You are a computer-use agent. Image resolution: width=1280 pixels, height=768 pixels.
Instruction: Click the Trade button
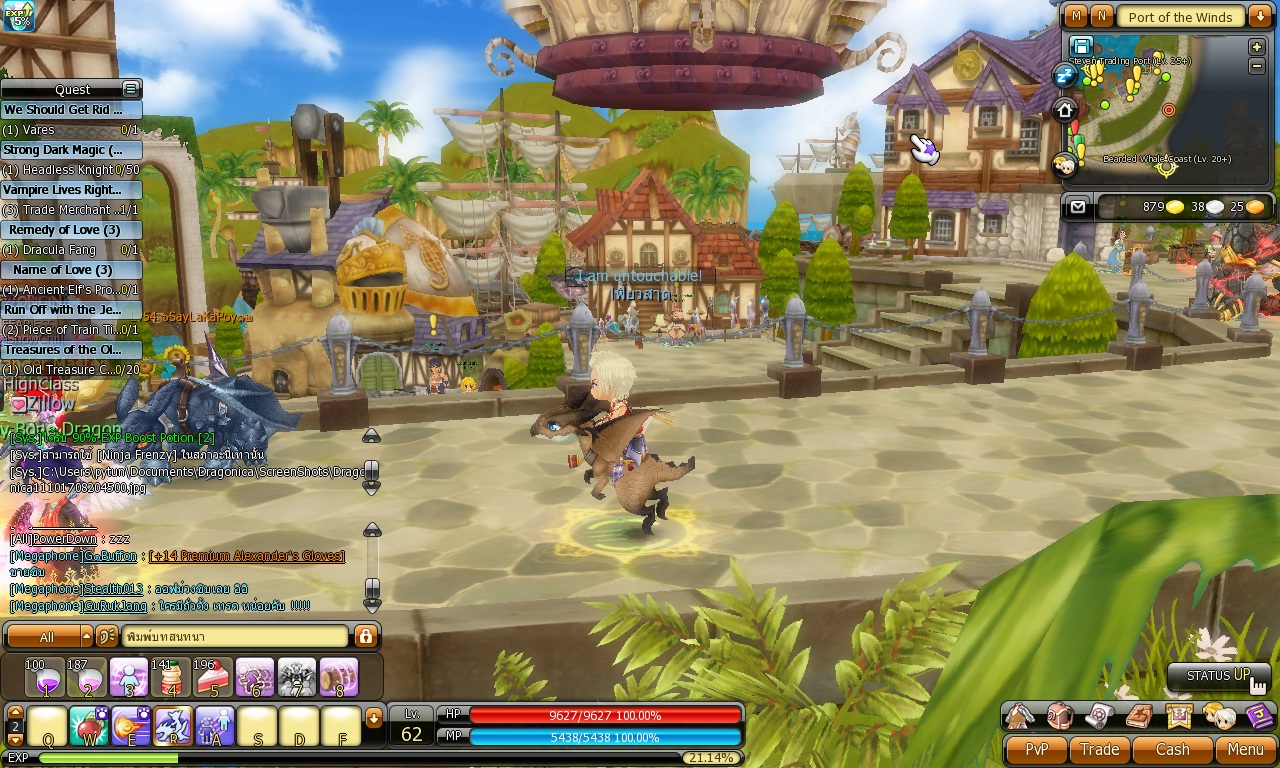coord(1099,749)
